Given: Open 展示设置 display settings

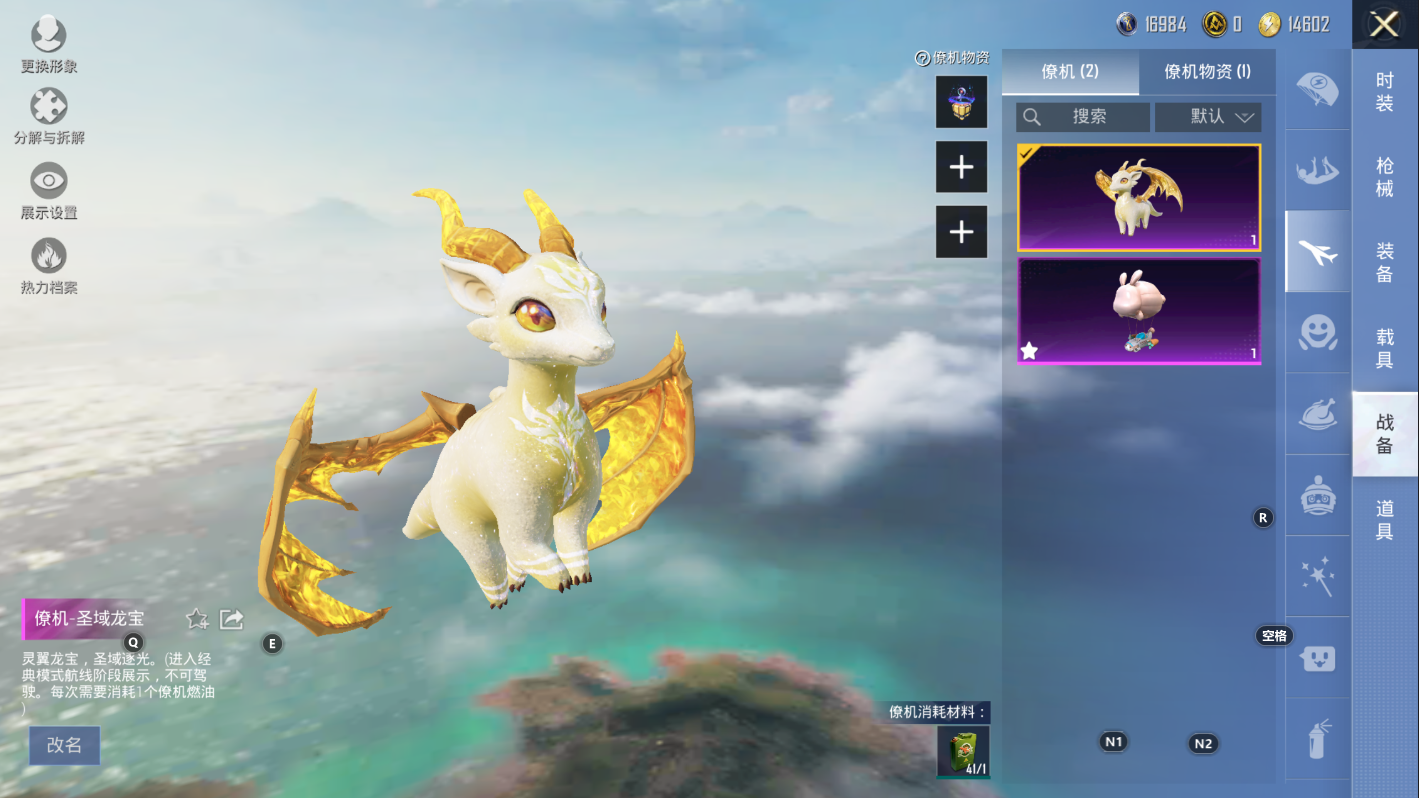Looking at the screenshot, I should coord(48,191).
